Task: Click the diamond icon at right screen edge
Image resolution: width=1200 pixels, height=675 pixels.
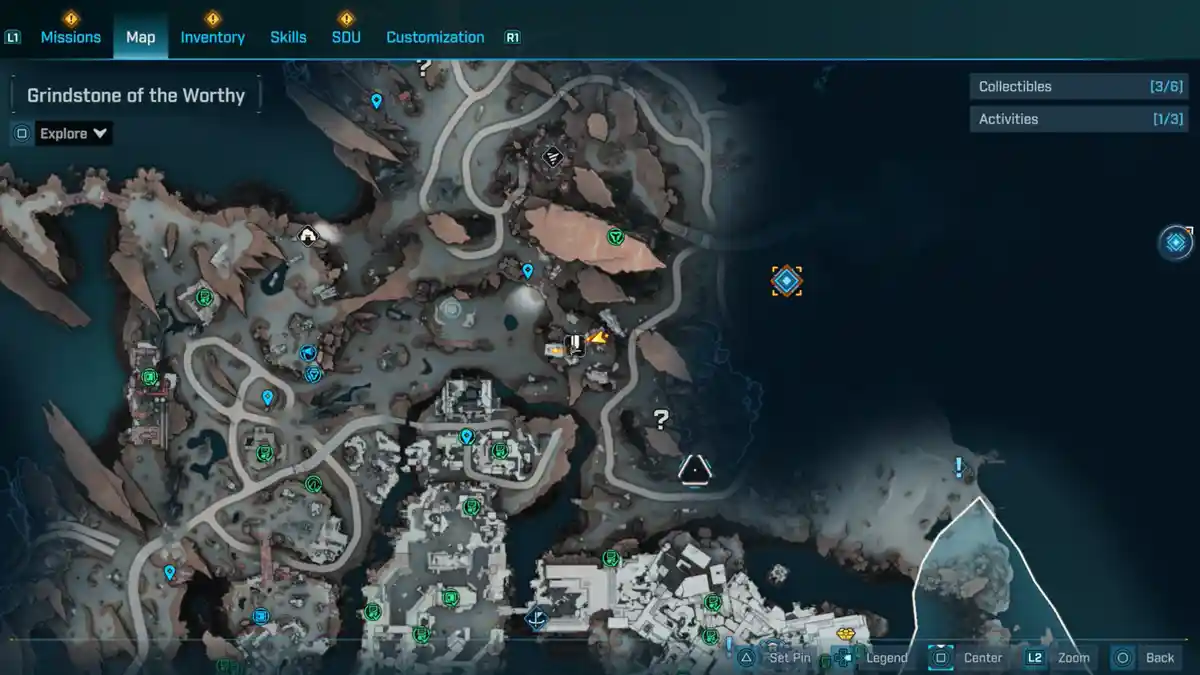Action: (x=1176, y=242)
